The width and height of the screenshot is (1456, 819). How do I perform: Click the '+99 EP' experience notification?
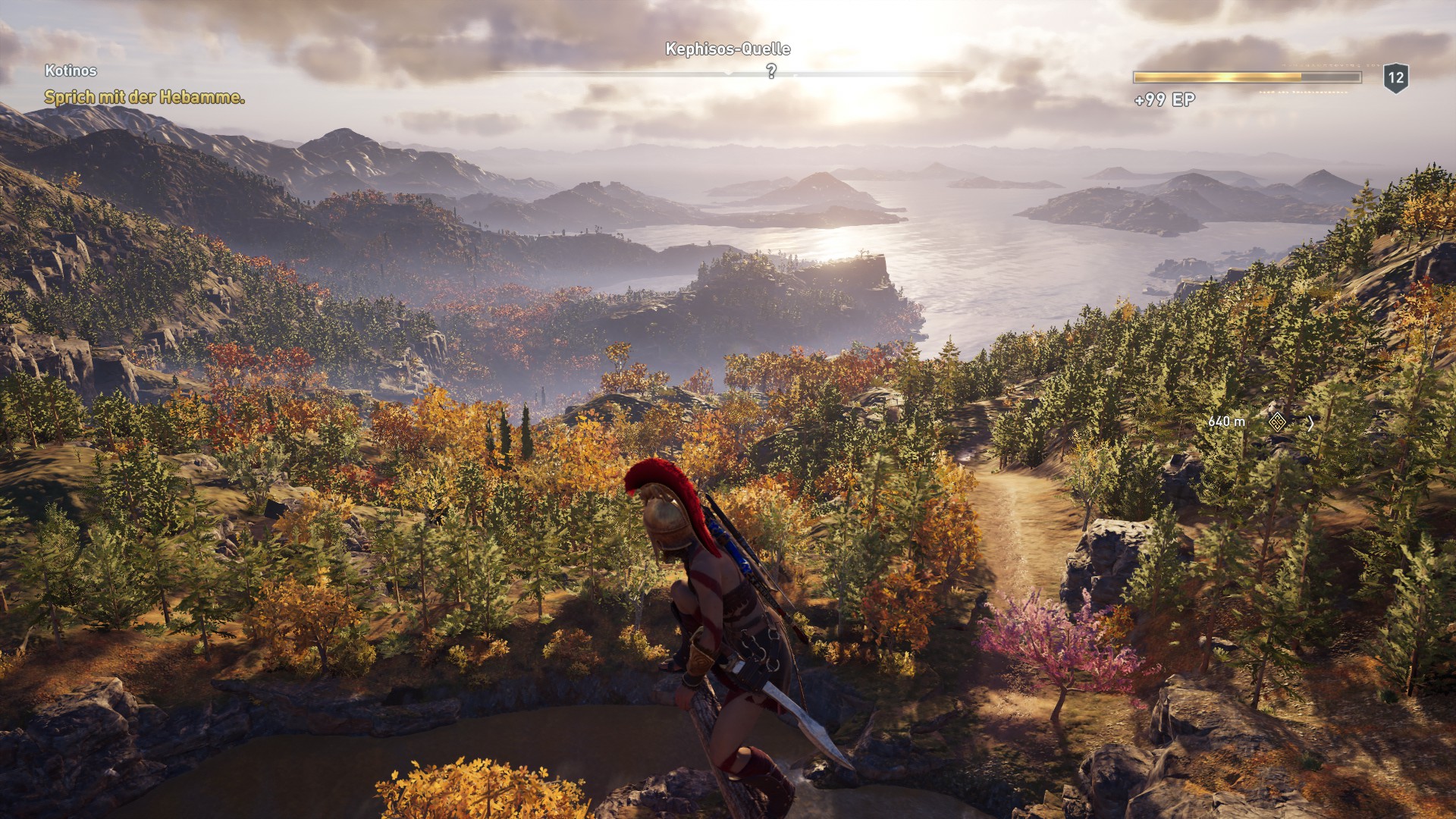click(x=1164, y=97)
